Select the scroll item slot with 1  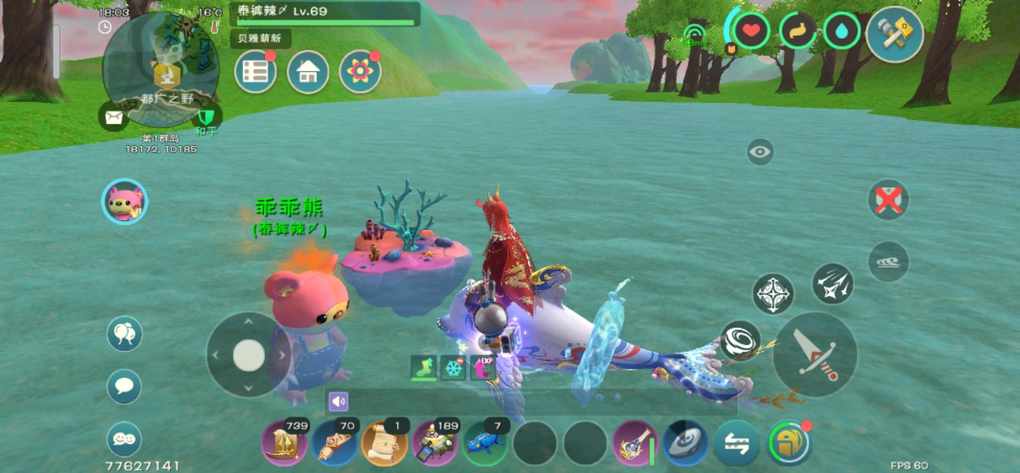[385, 442]
